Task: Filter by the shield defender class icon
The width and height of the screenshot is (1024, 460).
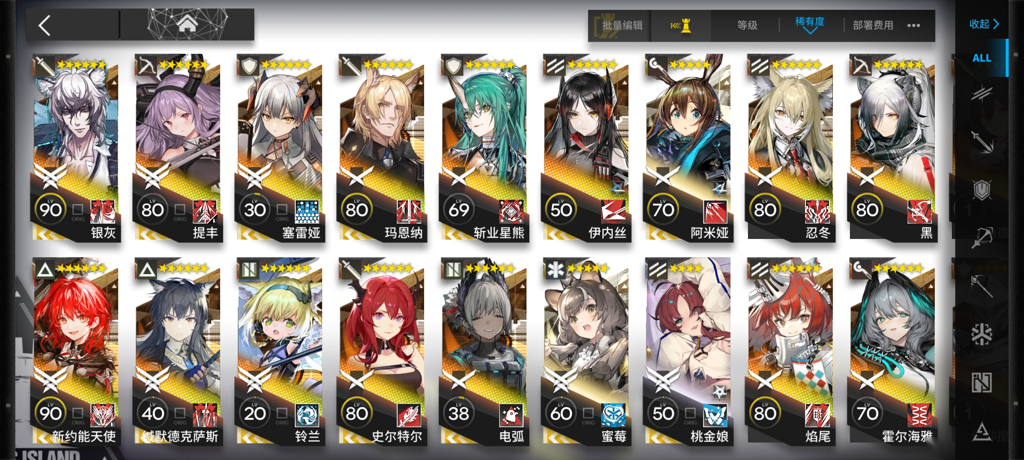Action: tap(982, 189)
